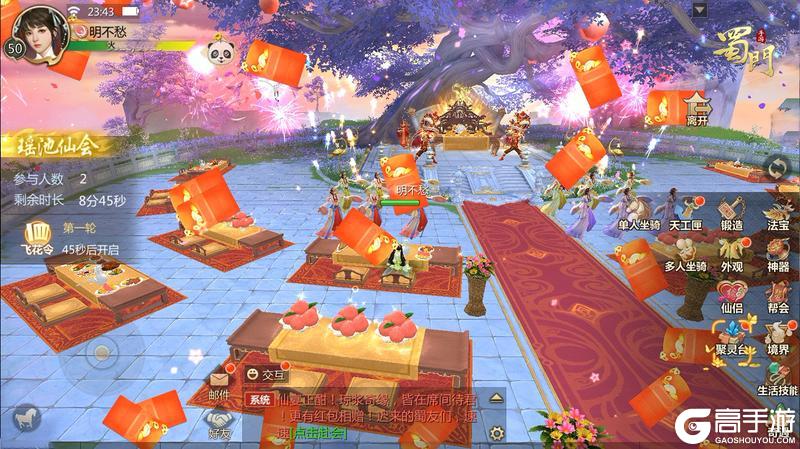Open the 神器 artifact menu

point(777,254)
